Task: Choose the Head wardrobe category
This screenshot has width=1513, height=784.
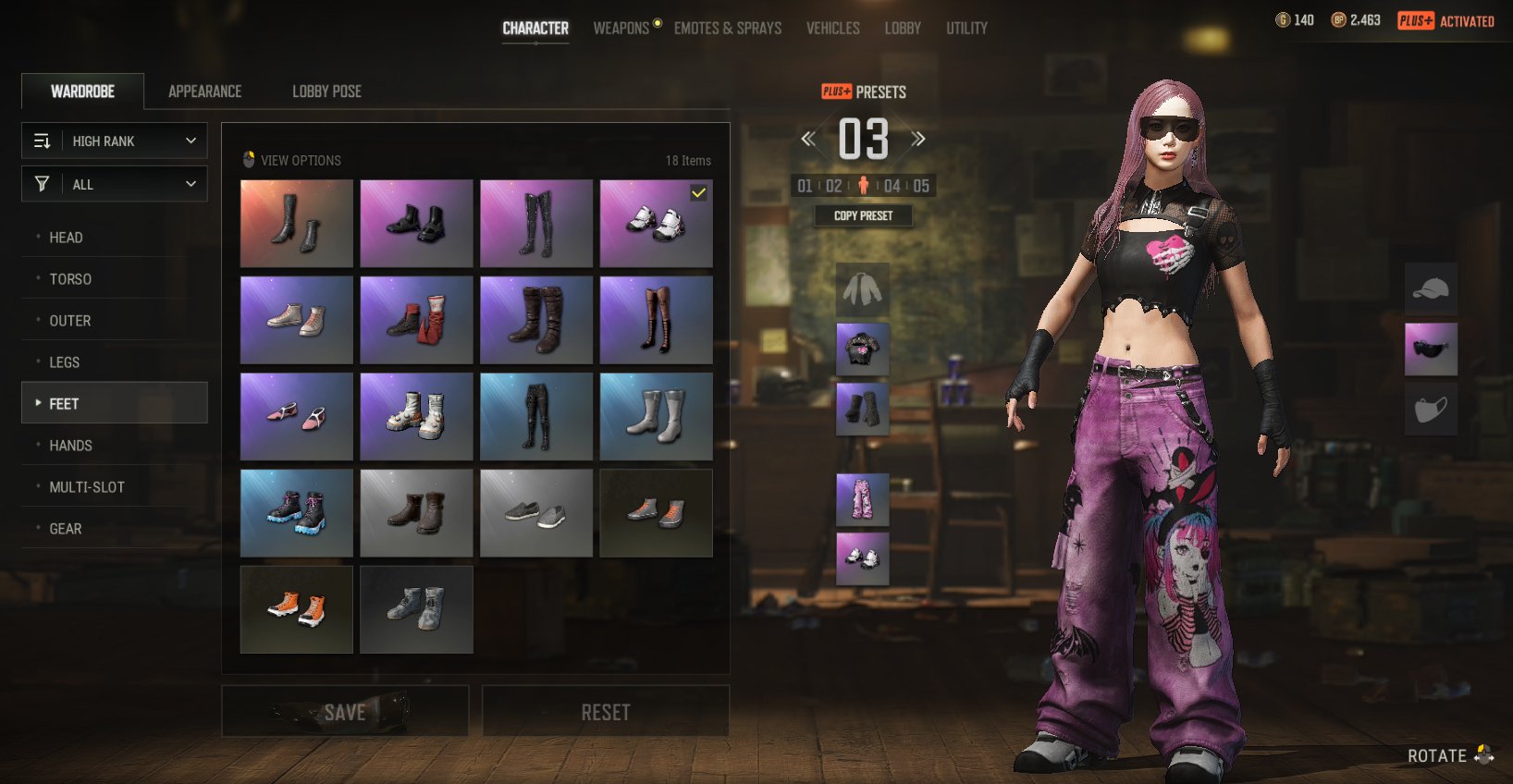Action: (66, 238)
